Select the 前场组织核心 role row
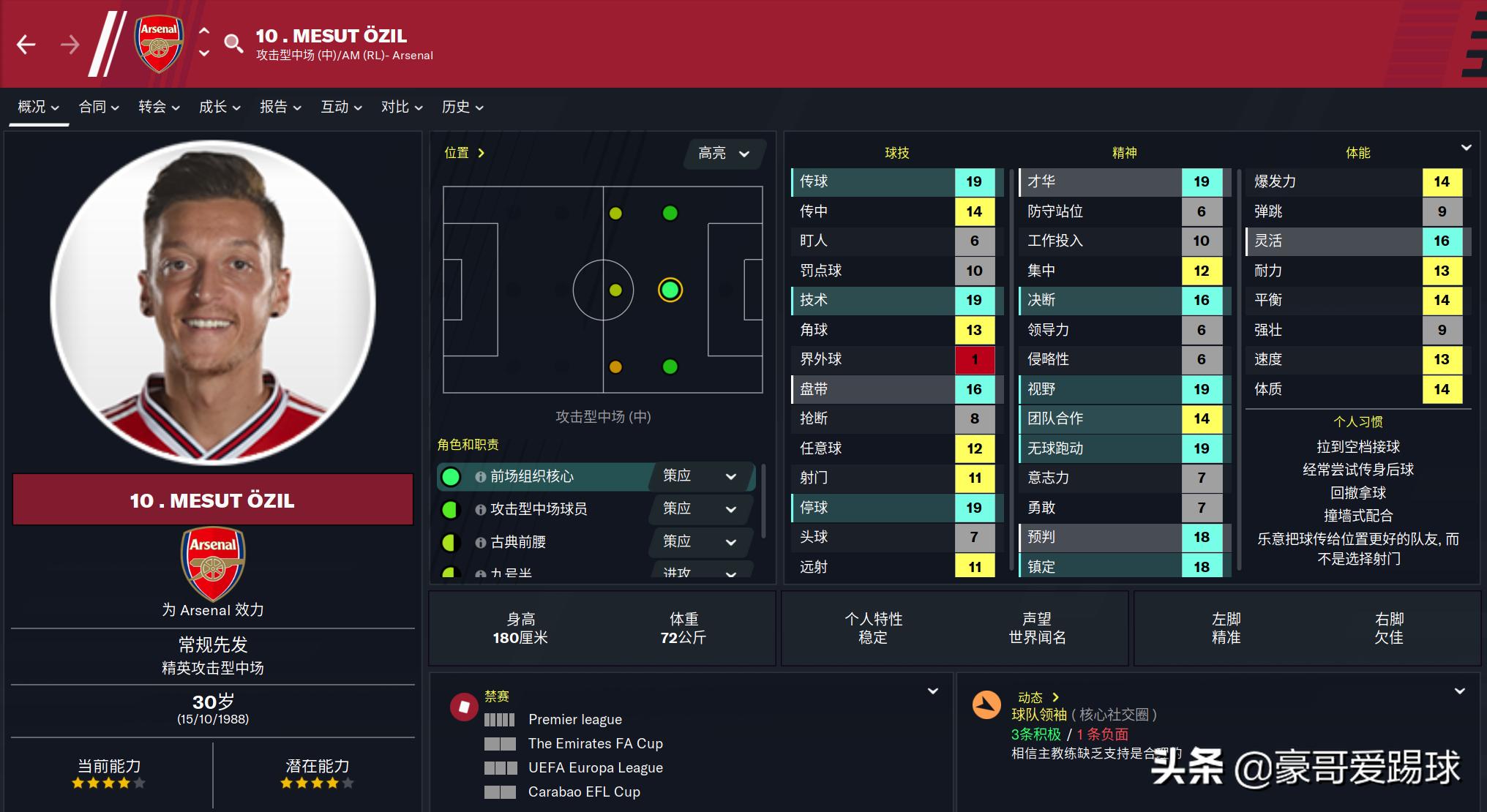Image resolution: width=1487 pixels, height=812 pixels. [542, 477]
